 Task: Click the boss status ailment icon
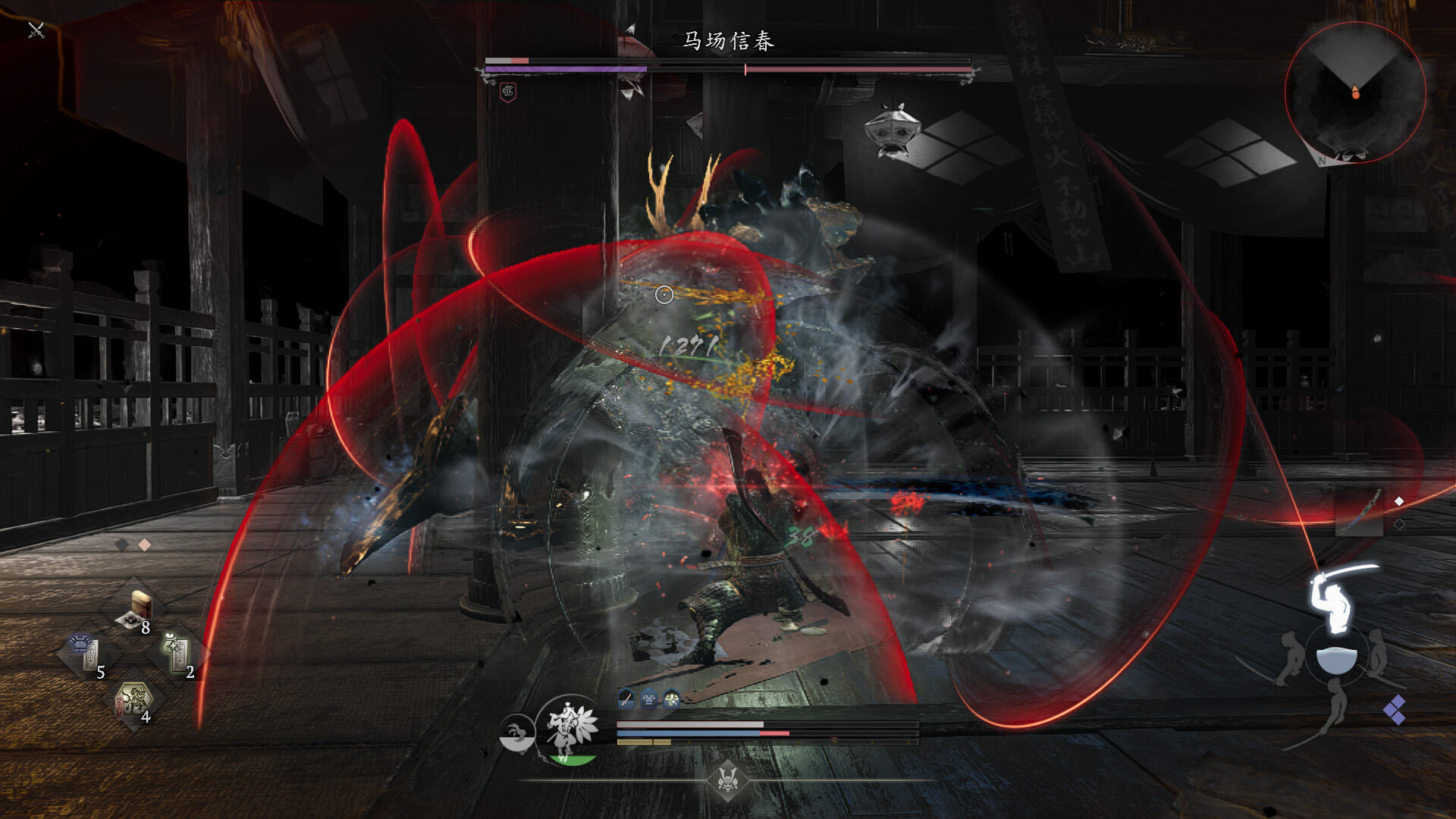[508, 93]
